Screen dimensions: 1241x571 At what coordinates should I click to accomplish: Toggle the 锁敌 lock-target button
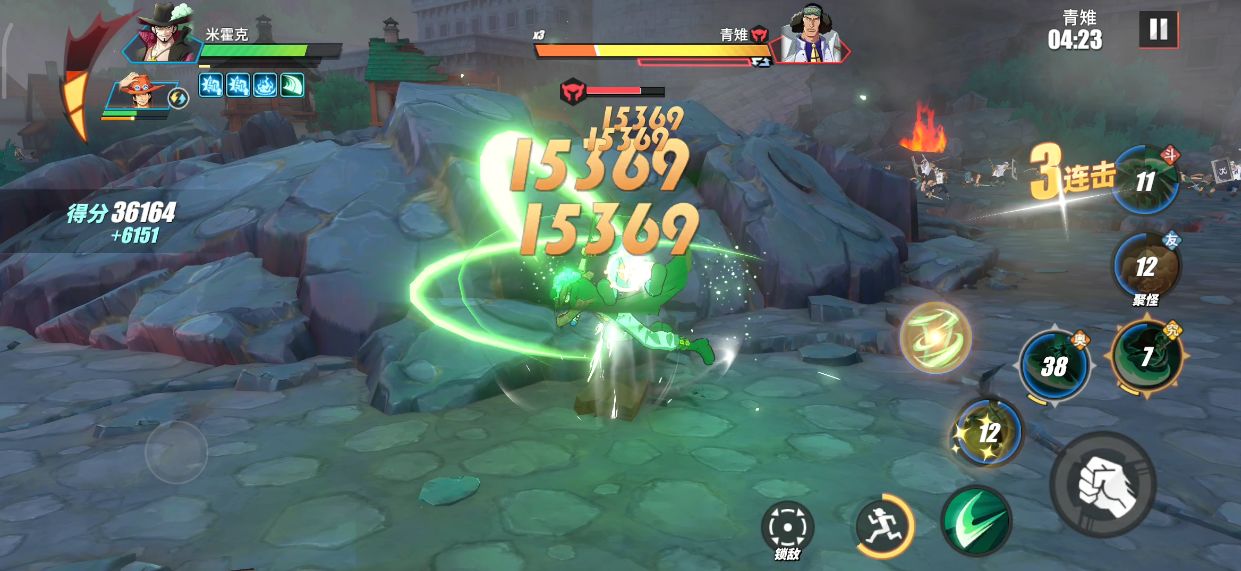pos(787,525)
